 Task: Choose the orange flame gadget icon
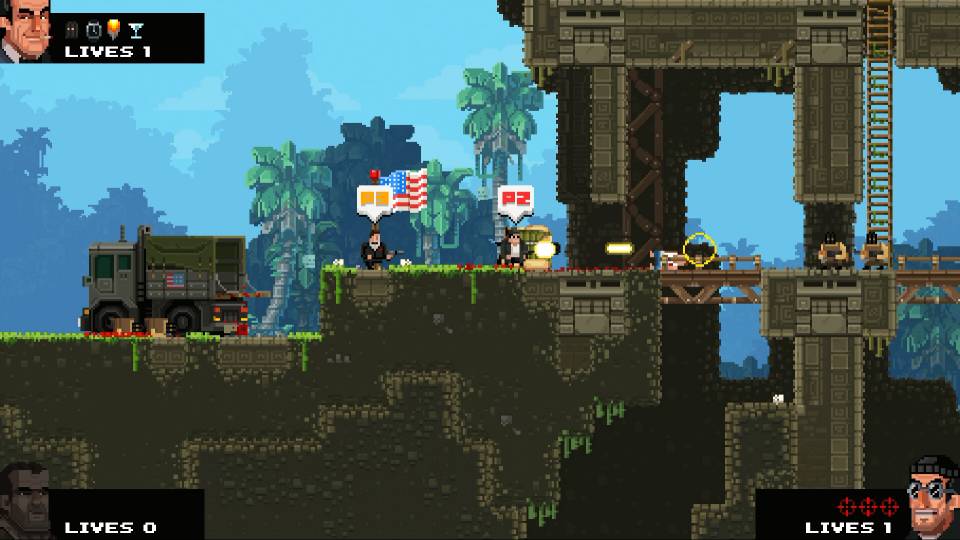pyautogui.click(x=113, y=31)
